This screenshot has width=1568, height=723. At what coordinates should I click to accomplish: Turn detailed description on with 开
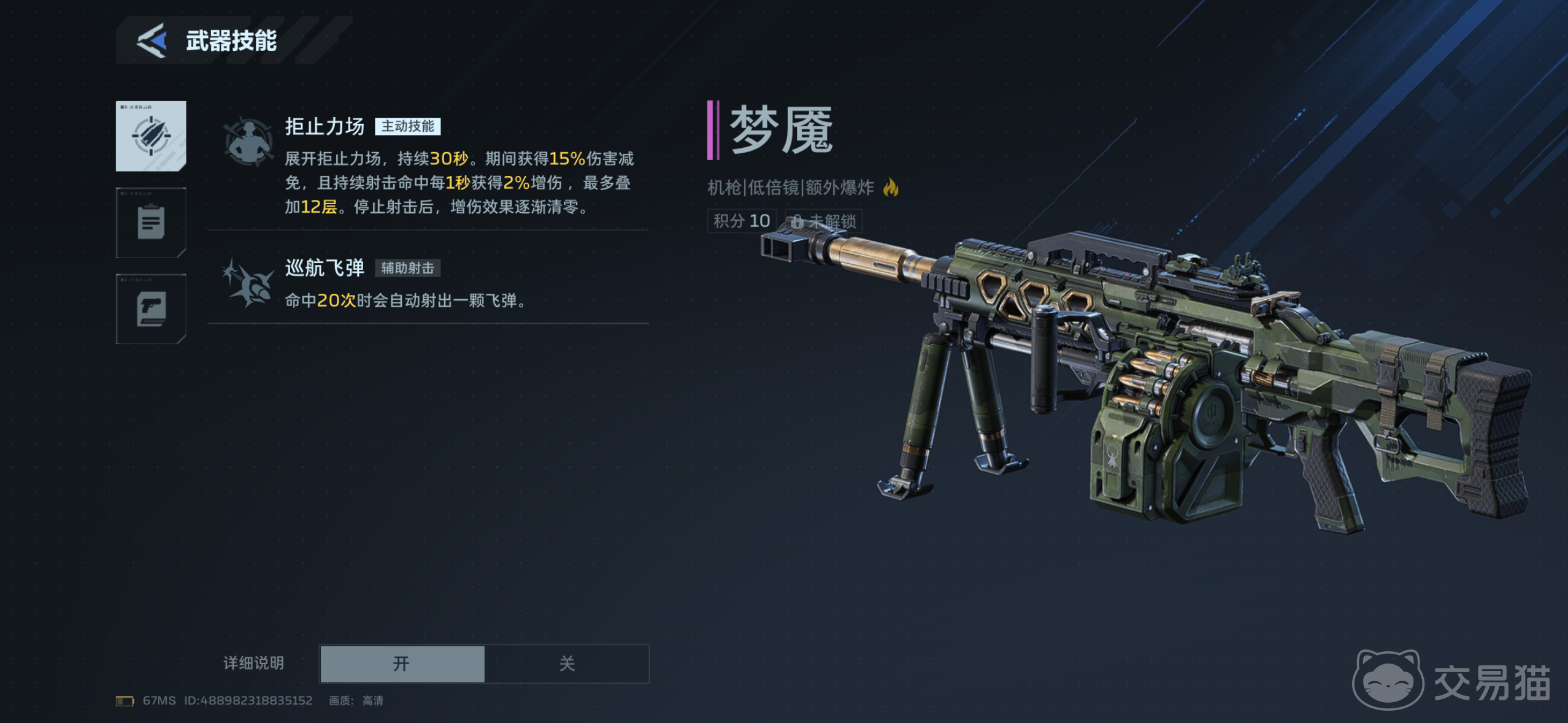(402, 664)
